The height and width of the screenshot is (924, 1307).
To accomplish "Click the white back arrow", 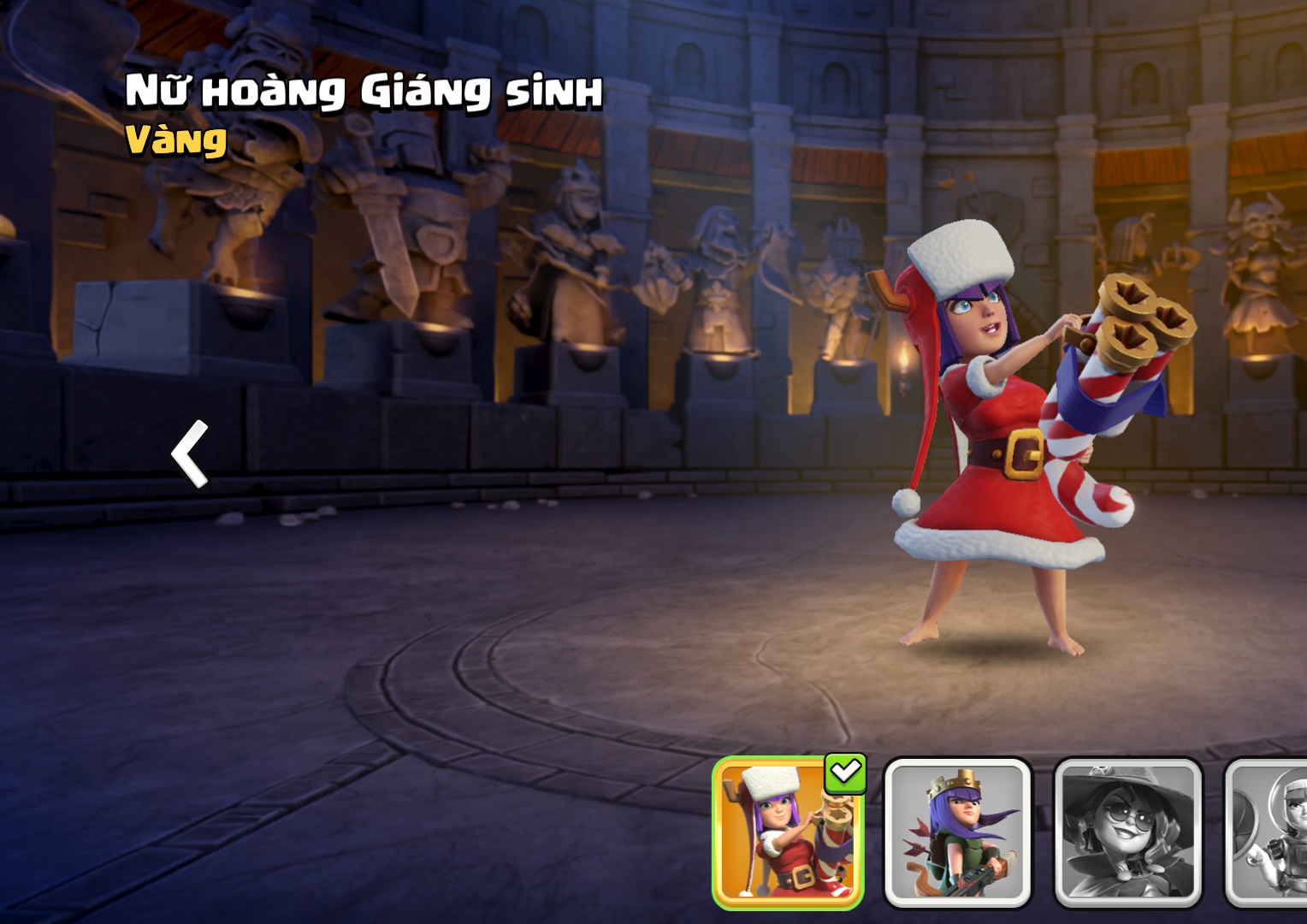I will click(x=191, y=453).
